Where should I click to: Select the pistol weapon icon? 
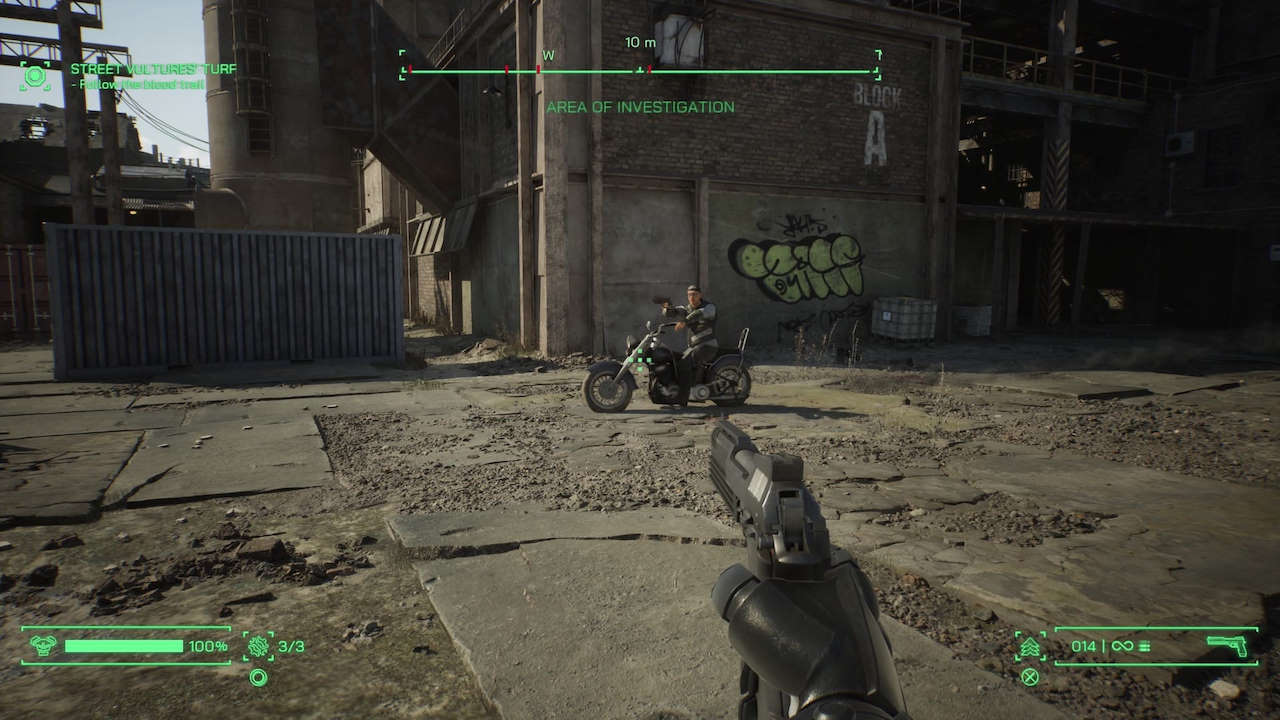coord(1226,646)
